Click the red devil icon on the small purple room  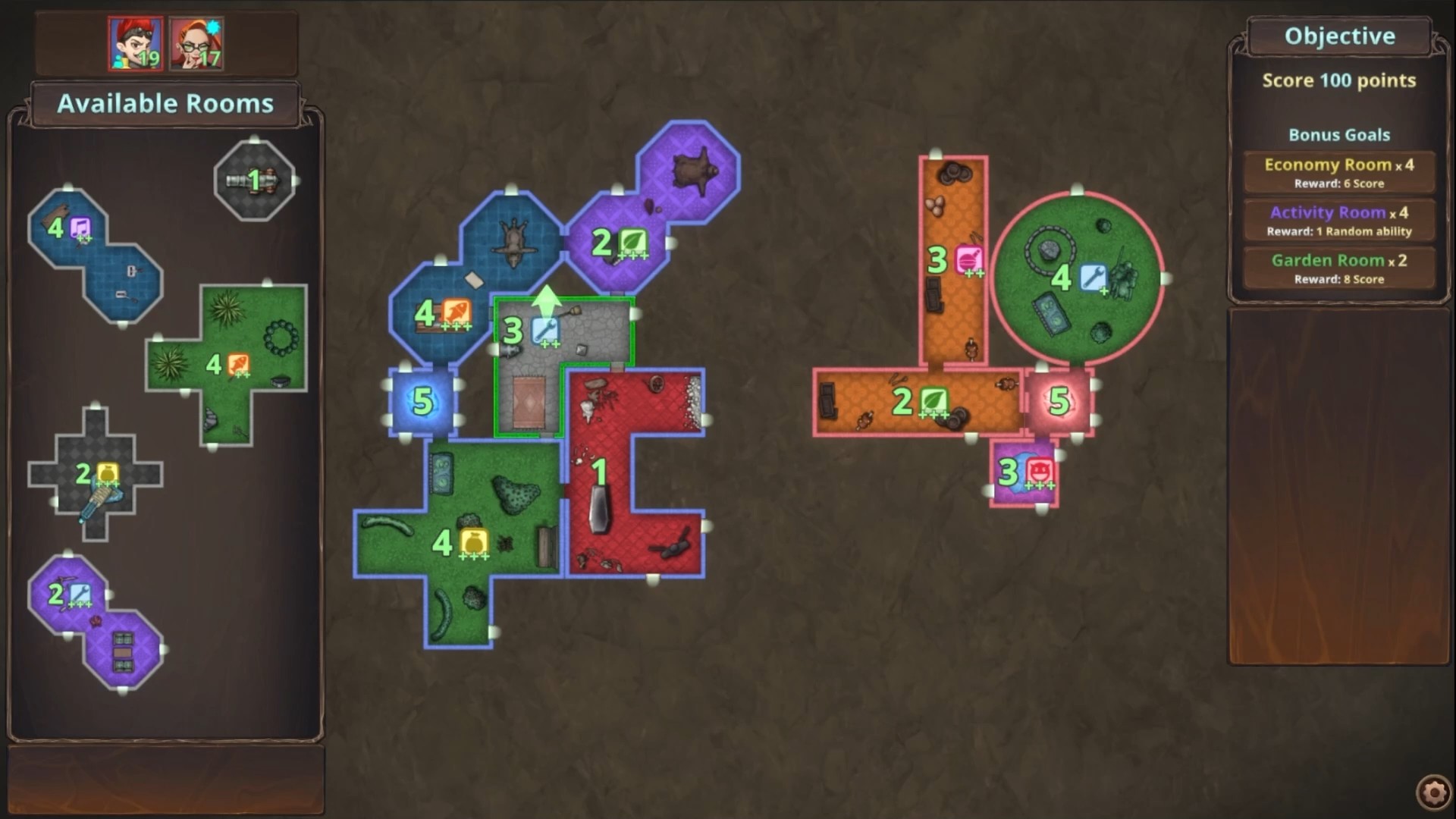pos(1038,471)
